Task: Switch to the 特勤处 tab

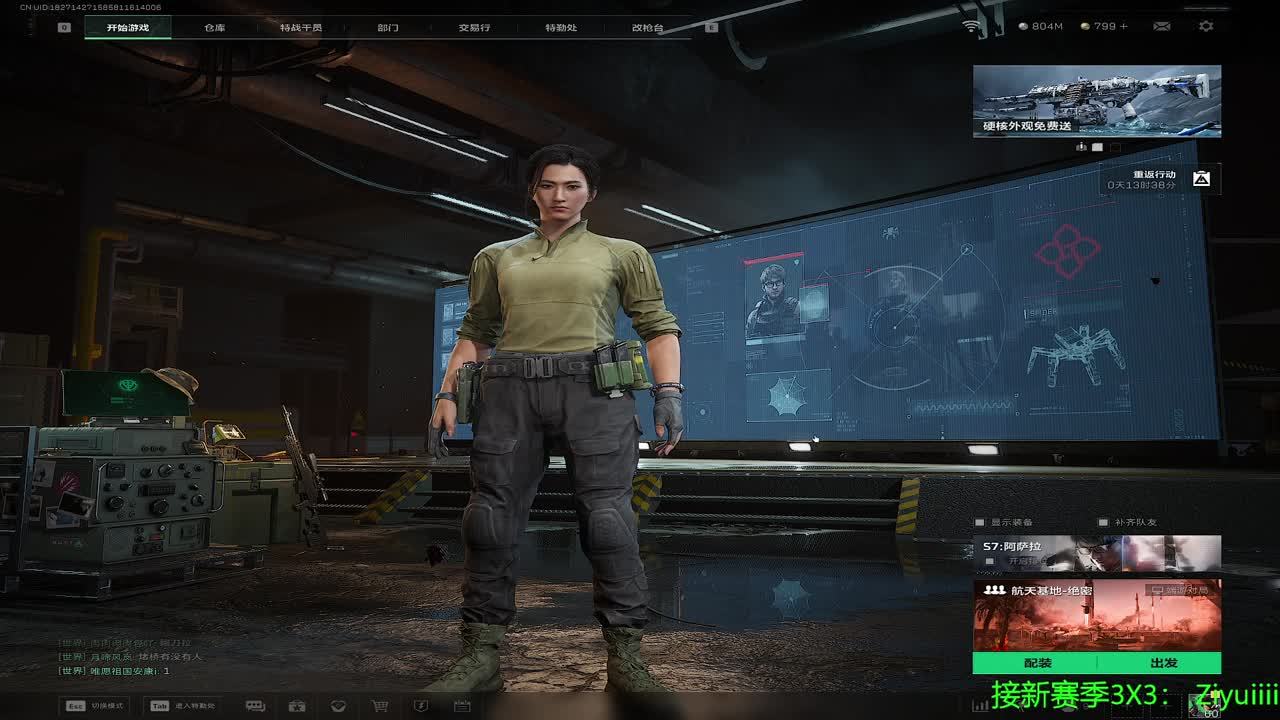Action: click(x=561, y=27)
